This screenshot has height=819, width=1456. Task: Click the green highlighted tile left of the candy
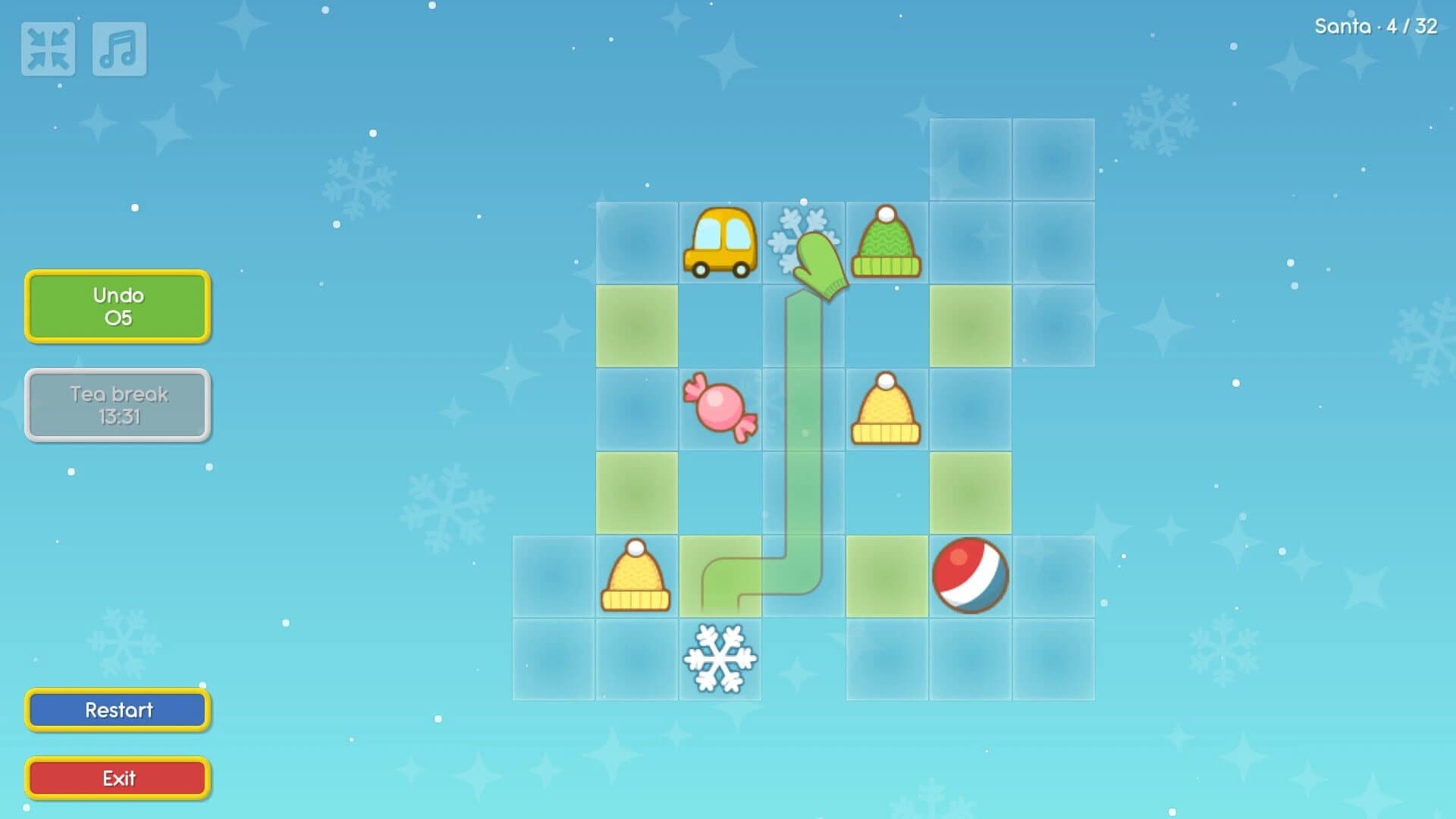click(x=637, y=326)
